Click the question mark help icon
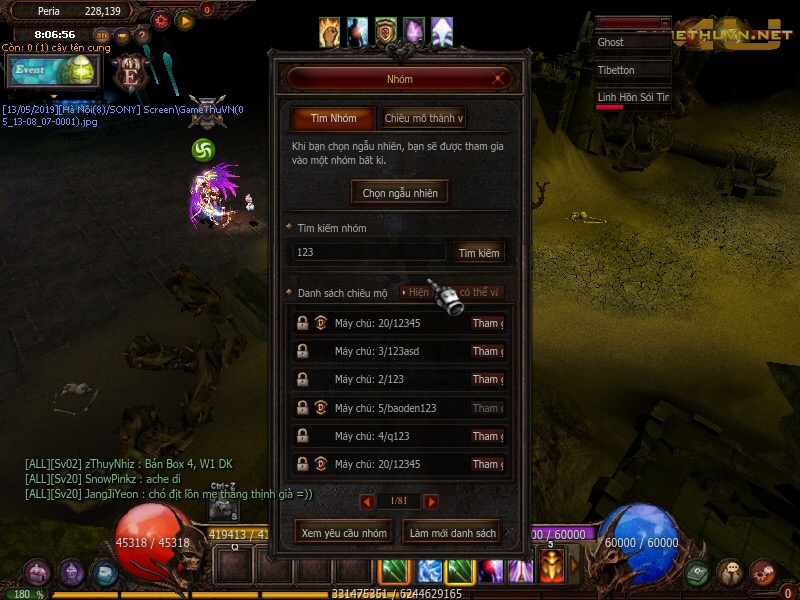800x600 pixels. (x=141, y=36)
